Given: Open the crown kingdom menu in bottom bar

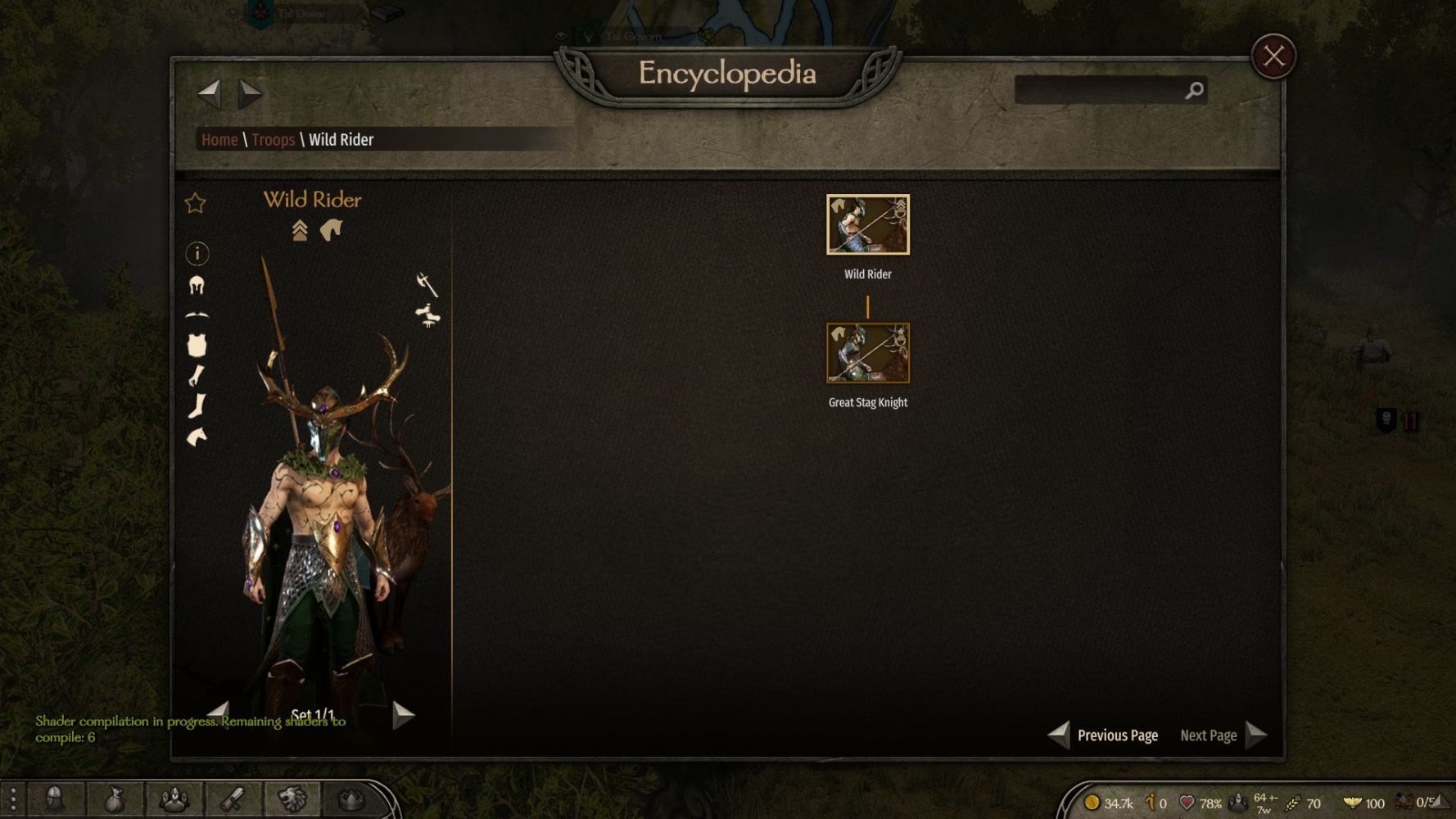Looking at the screenshot, I should coord(350,799).
